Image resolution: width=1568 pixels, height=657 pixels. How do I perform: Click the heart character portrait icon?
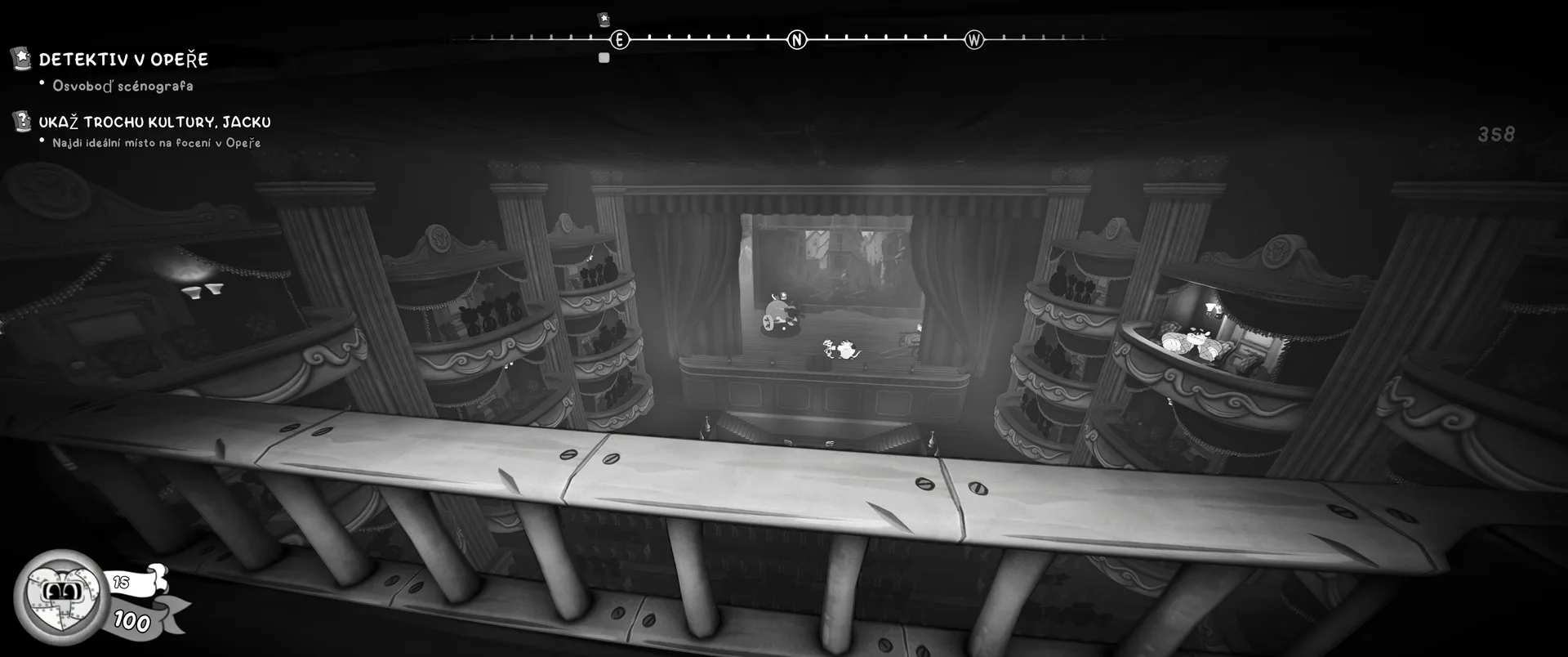(x=52, y=594)
